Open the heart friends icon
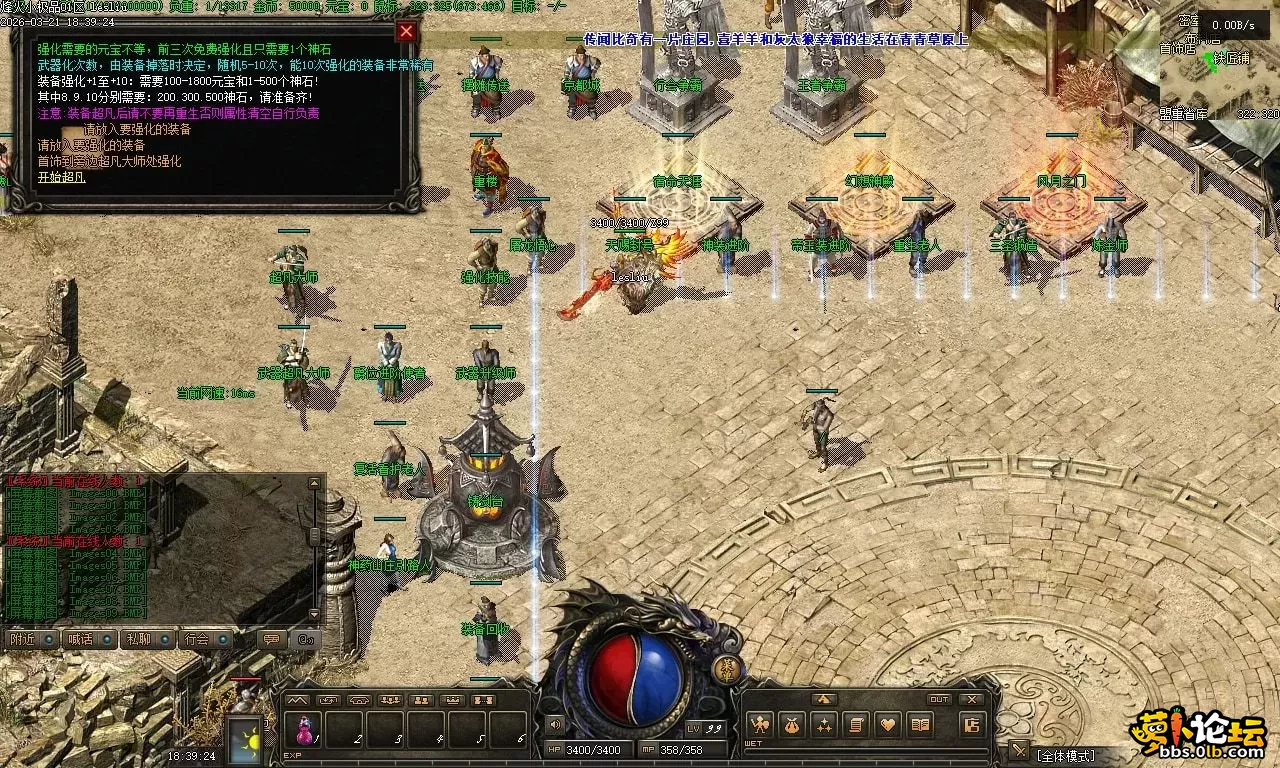The height and width of the screenshot is (768, 1280). click(x=888, y=725)
